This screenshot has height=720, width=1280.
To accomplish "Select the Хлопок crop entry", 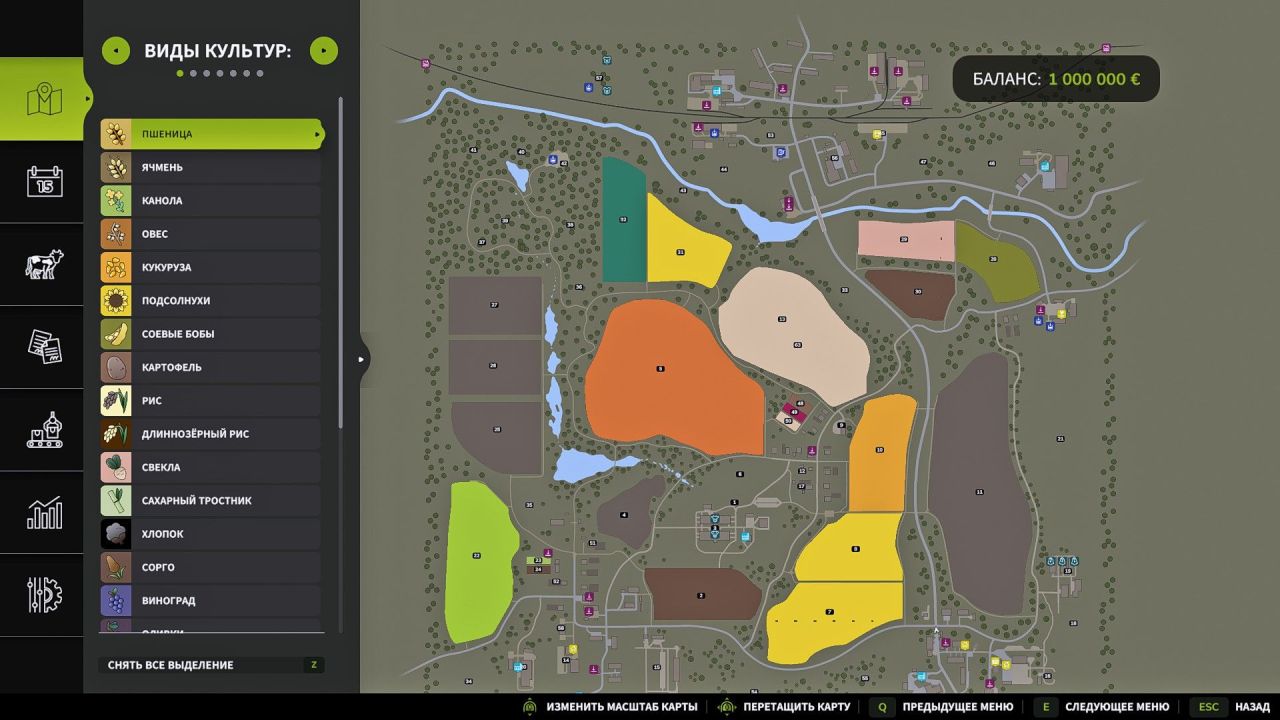I will click(x=211, y=534).
